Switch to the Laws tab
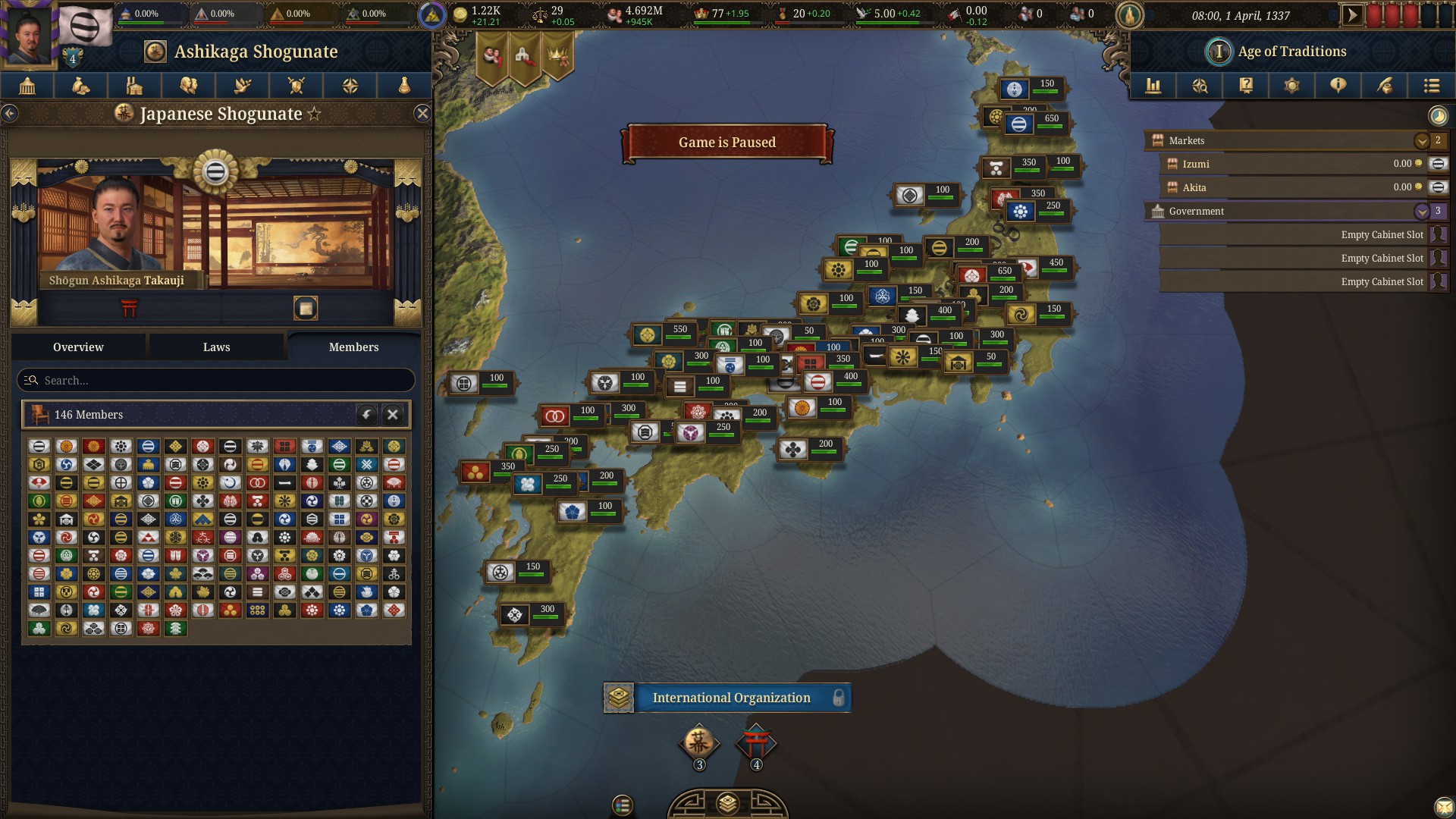The height and width of the screenshot is (819, 1456). 217,347
